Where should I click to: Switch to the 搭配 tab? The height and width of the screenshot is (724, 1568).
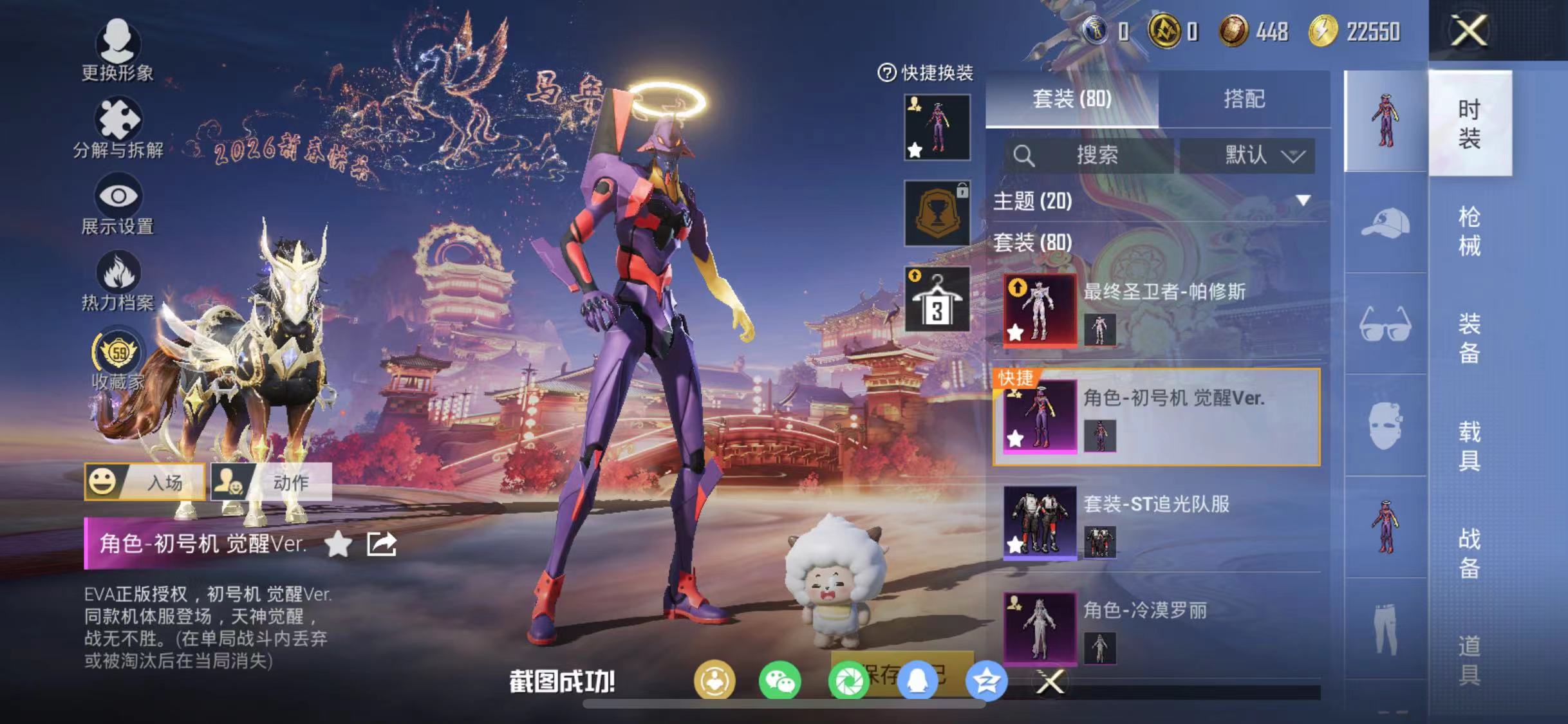(1246, 98)
